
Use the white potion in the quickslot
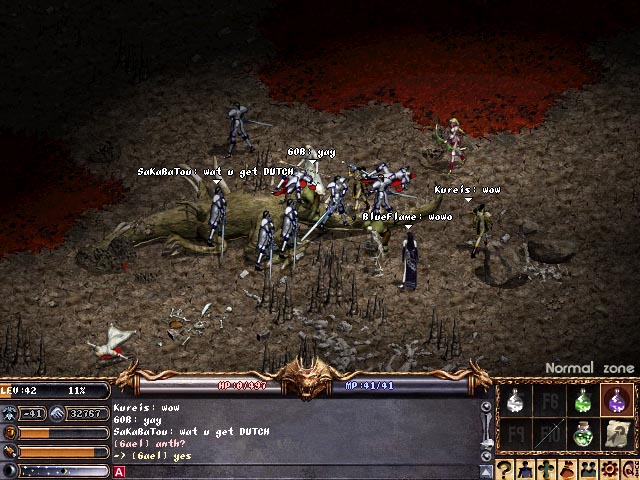(516, 401)
